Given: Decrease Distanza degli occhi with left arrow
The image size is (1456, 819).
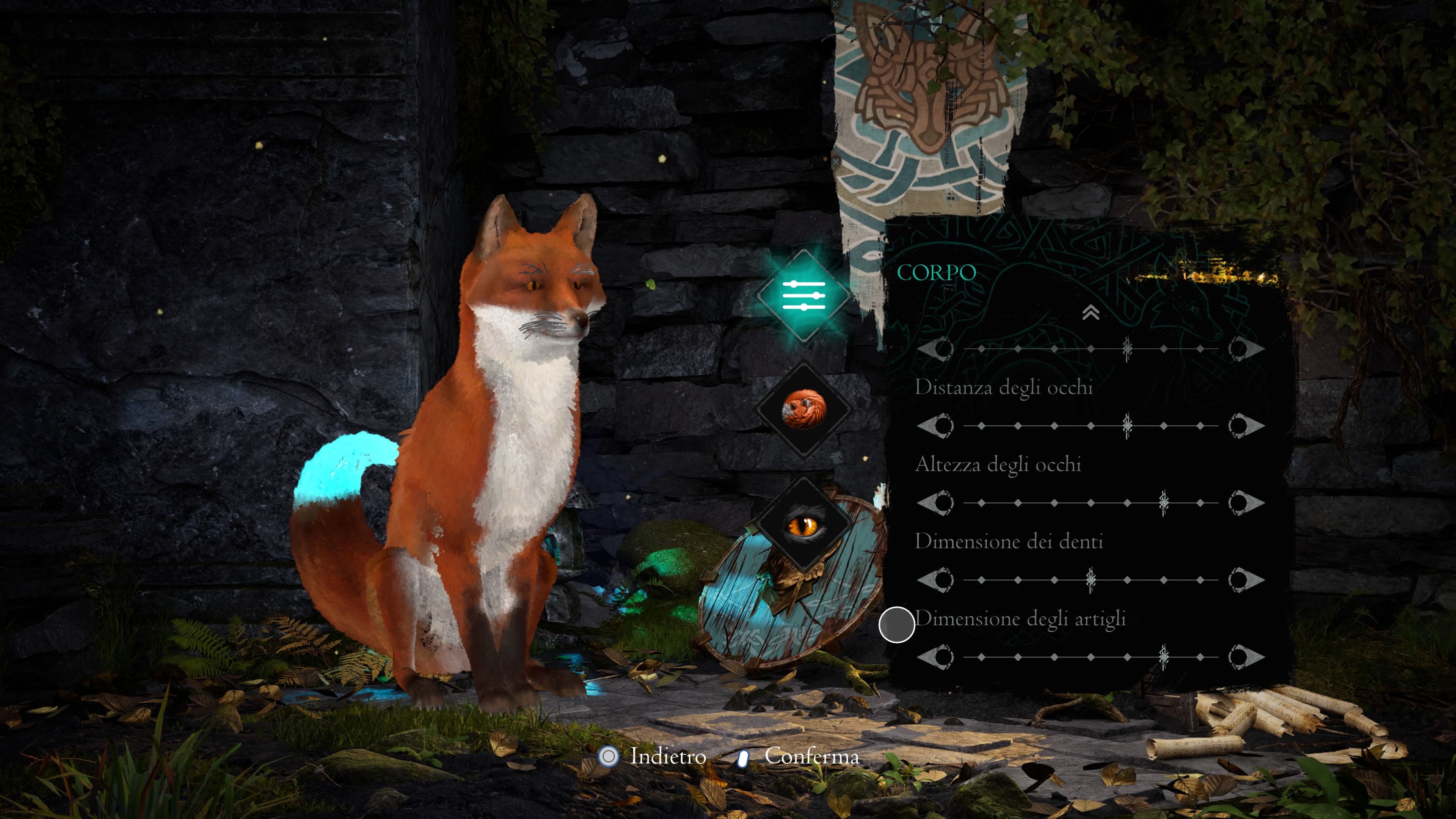Looking at the screenshot, I should click(x=935, y=425).
